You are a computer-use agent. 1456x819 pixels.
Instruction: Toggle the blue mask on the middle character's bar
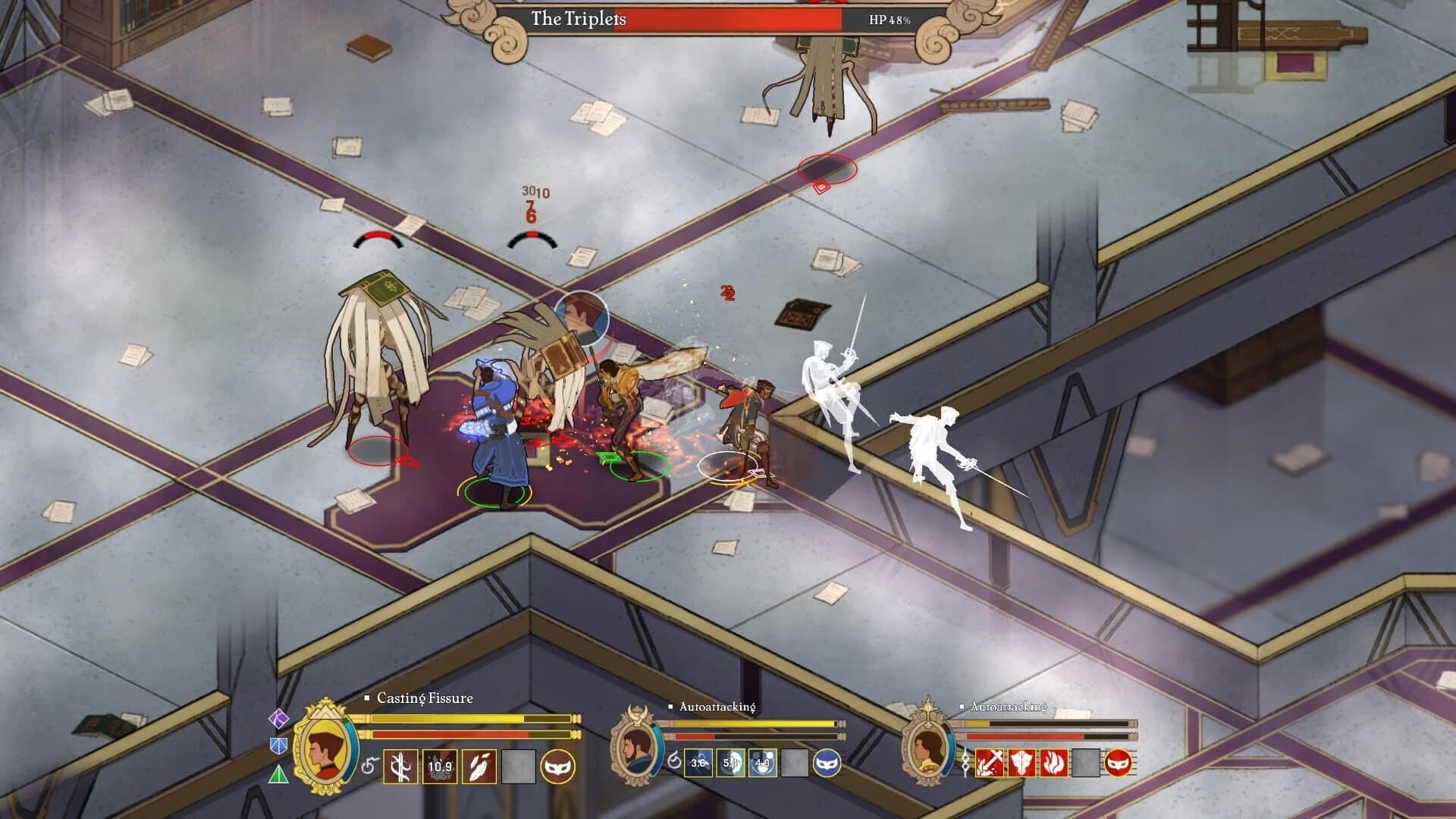tap(827, 763)
